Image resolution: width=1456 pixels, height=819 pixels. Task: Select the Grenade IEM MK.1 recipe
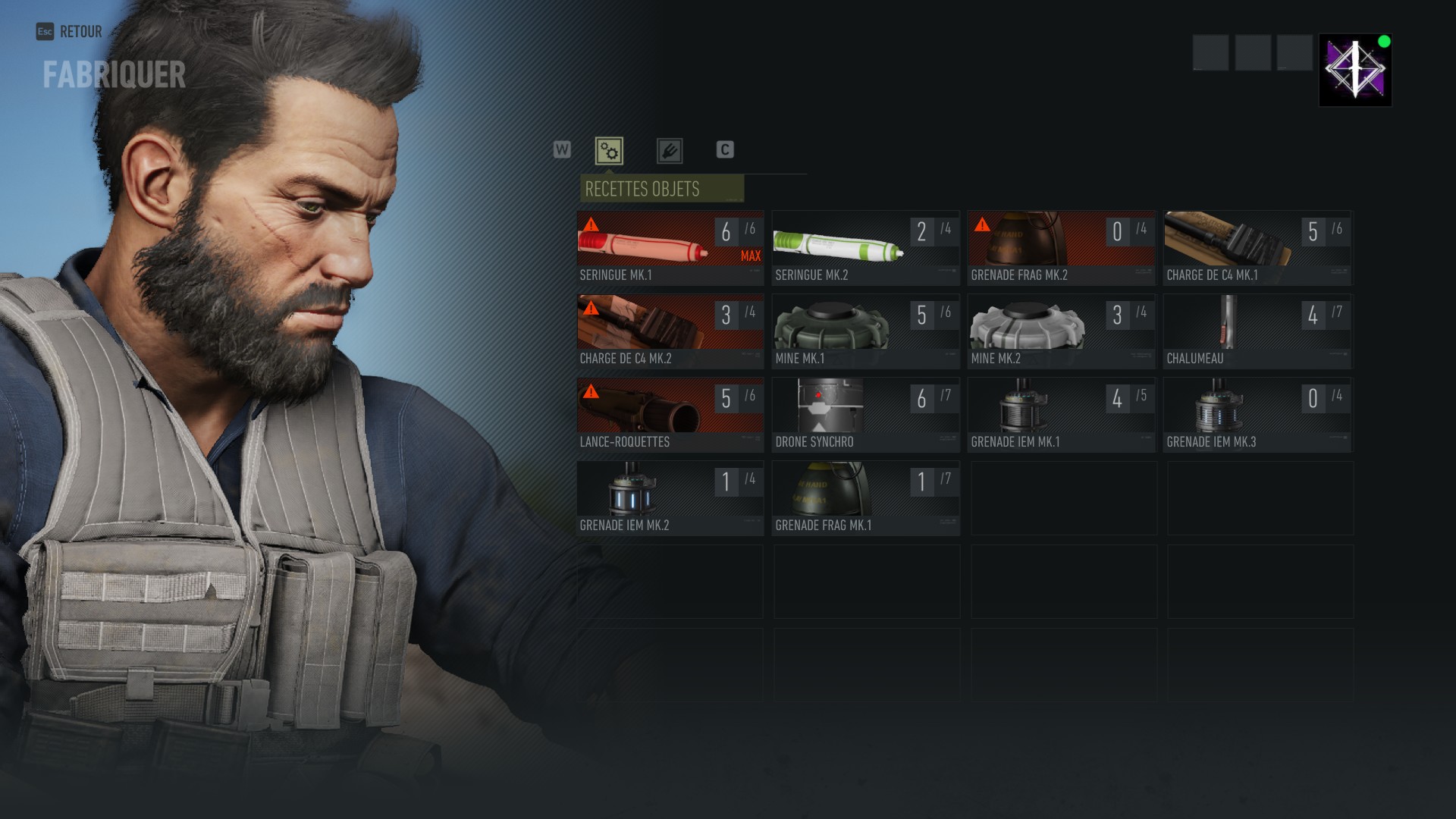pos(1061,415)
